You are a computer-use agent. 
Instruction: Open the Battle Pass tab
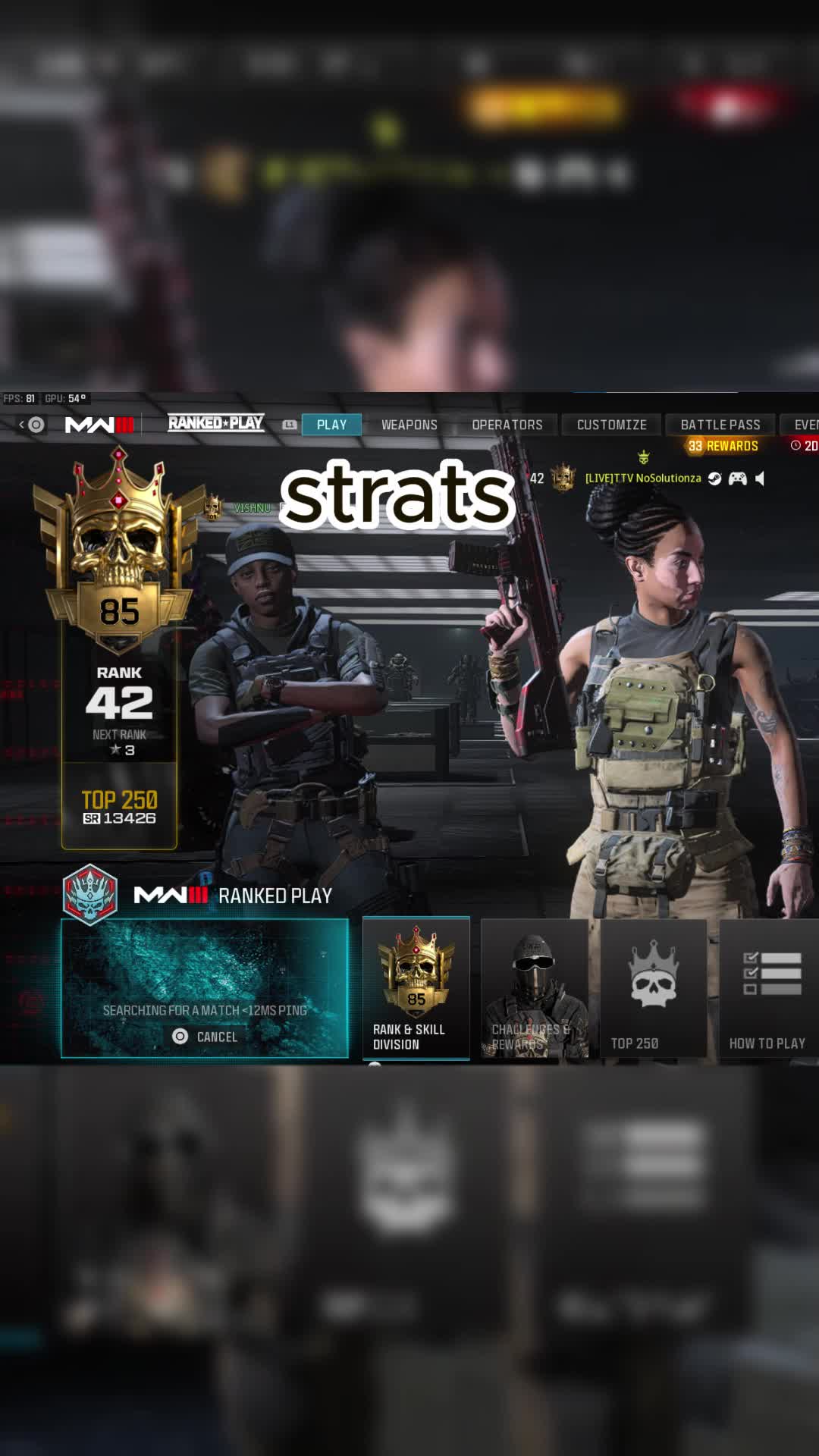720,425
